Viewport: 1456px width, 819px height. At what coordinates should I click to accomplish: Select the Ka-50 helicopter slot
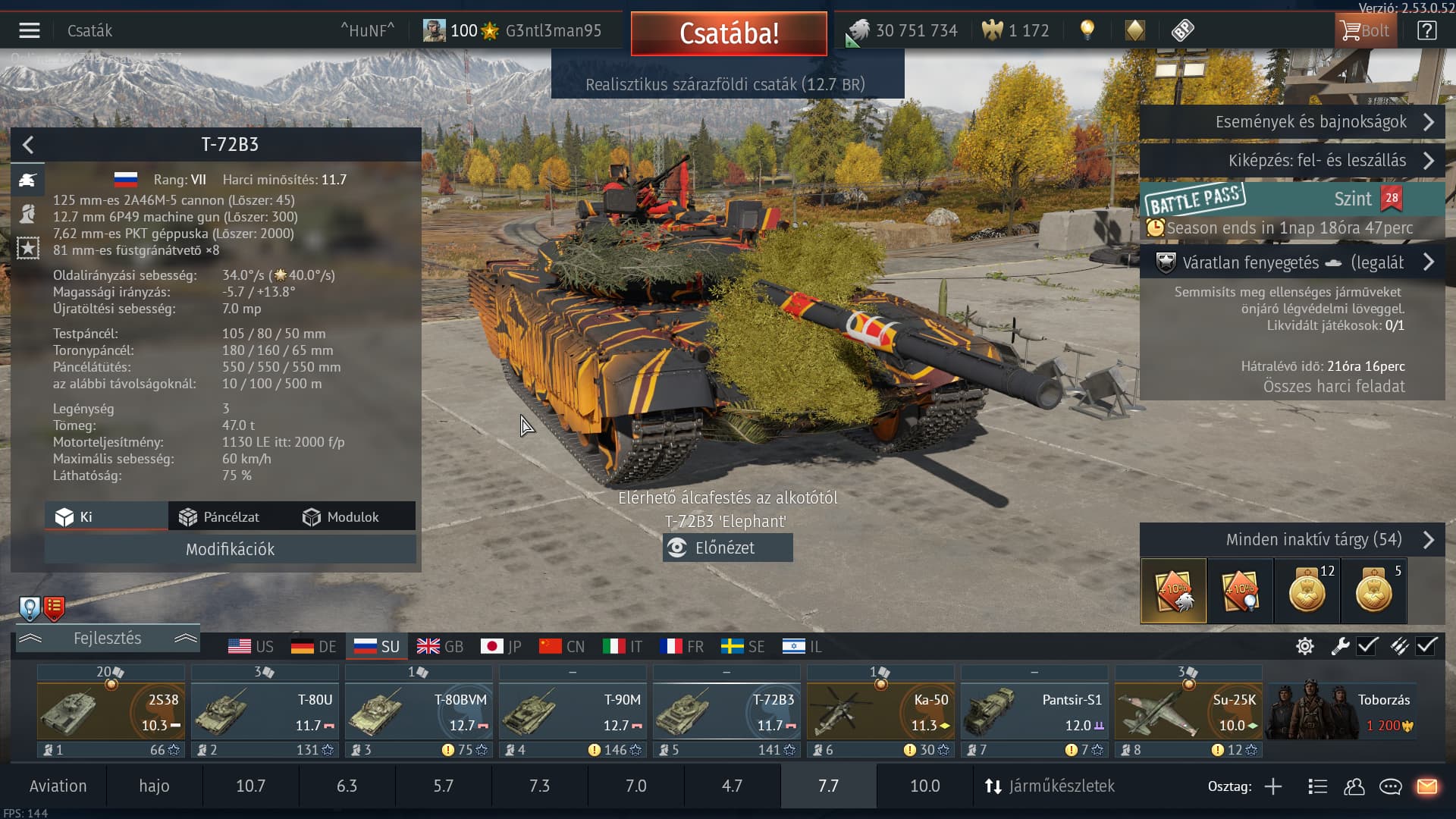[880, 711]
